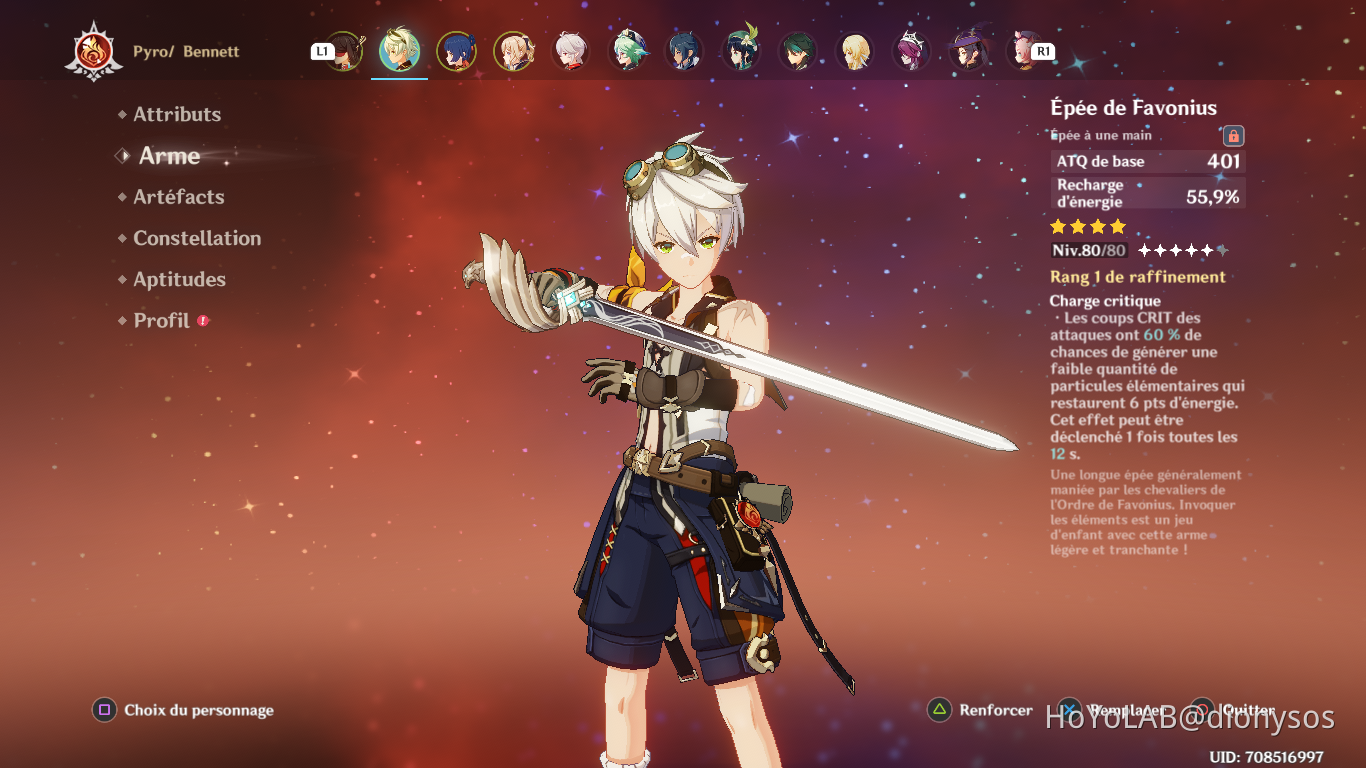Open the Profil entry
Viewport: 1366px width, 768px height.
[x=161, y=321]
